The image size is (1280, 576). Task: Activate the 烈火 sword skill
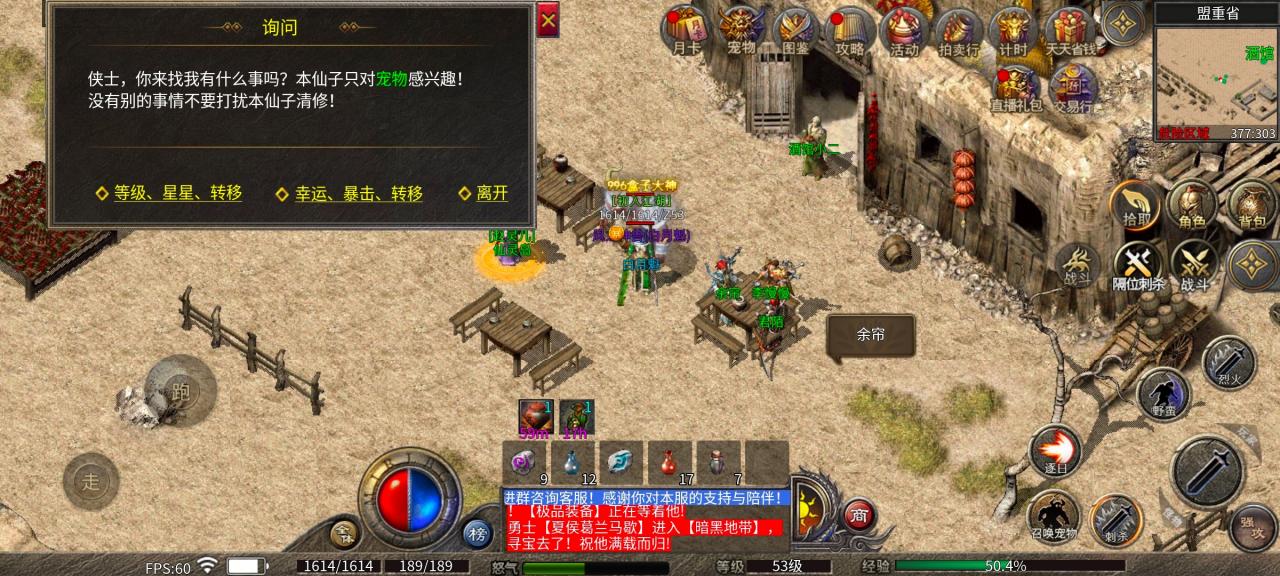pos(1228,364)
